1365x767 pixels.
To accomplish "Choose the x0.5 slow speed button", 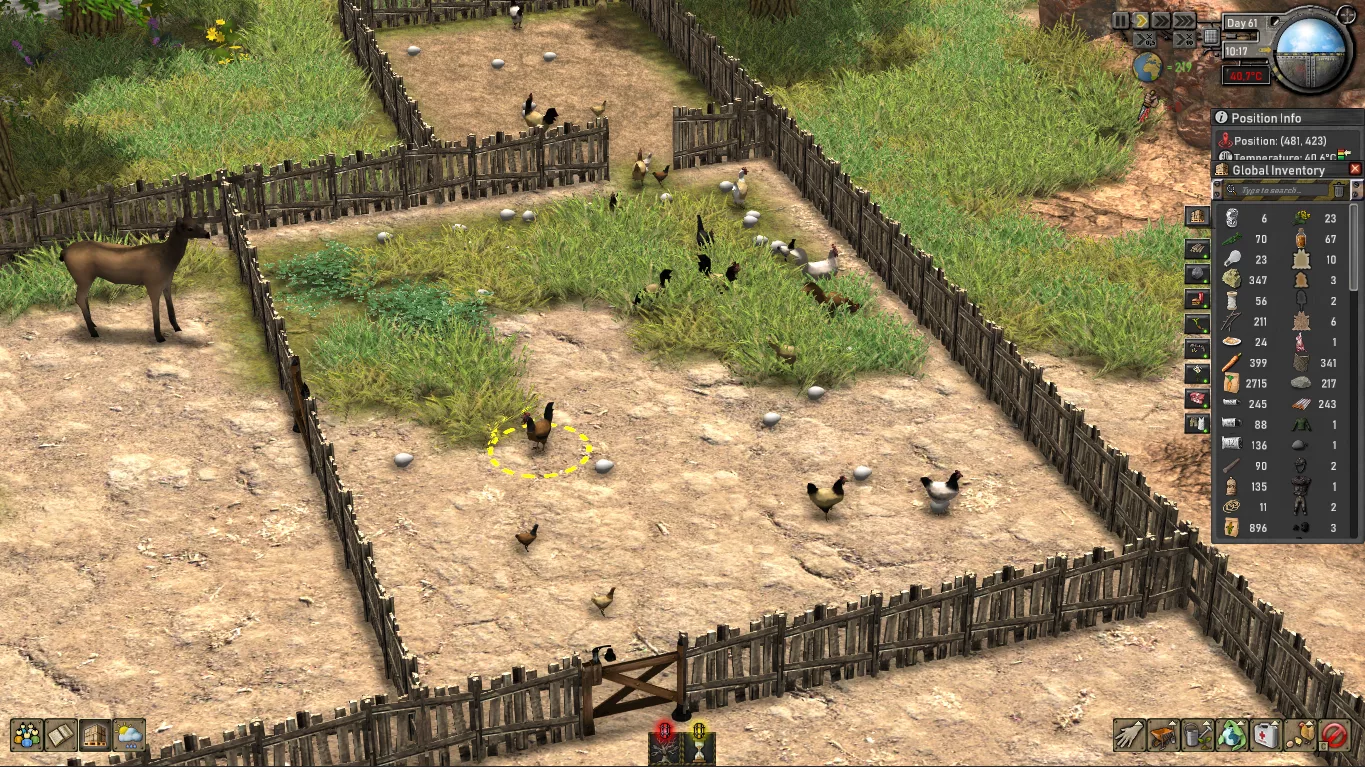I will pyautogui.click(x=1146, y=40).
